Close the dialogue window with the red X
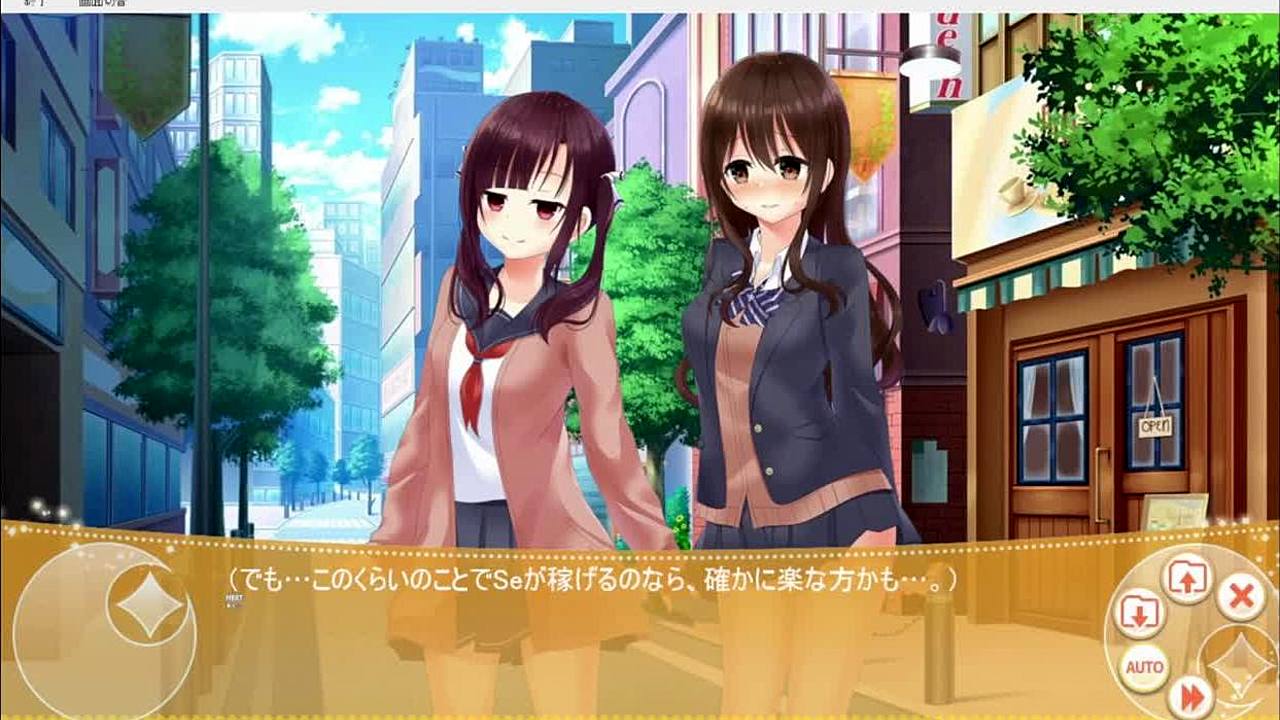 pos(1241,597)
